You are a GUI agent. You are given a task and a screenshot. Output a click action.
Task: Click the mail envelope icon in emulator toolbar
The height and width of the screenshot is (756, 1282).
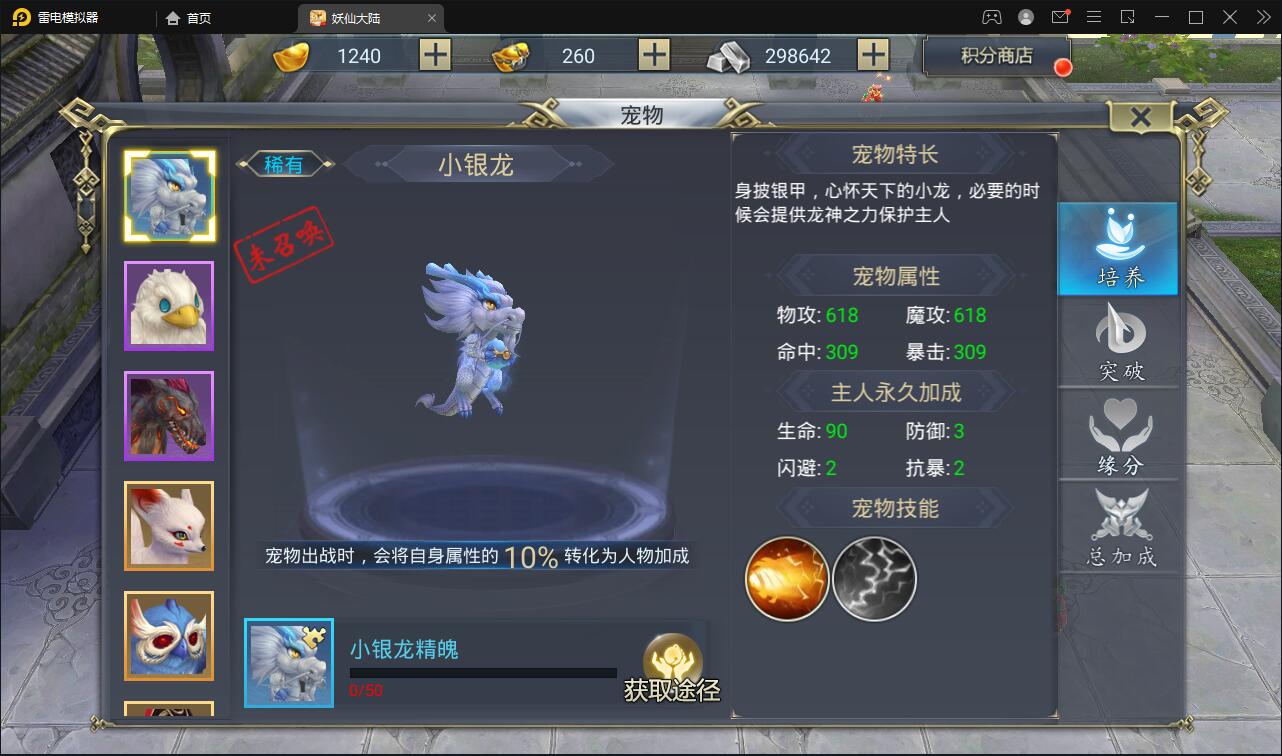[x=1063, y=17]
